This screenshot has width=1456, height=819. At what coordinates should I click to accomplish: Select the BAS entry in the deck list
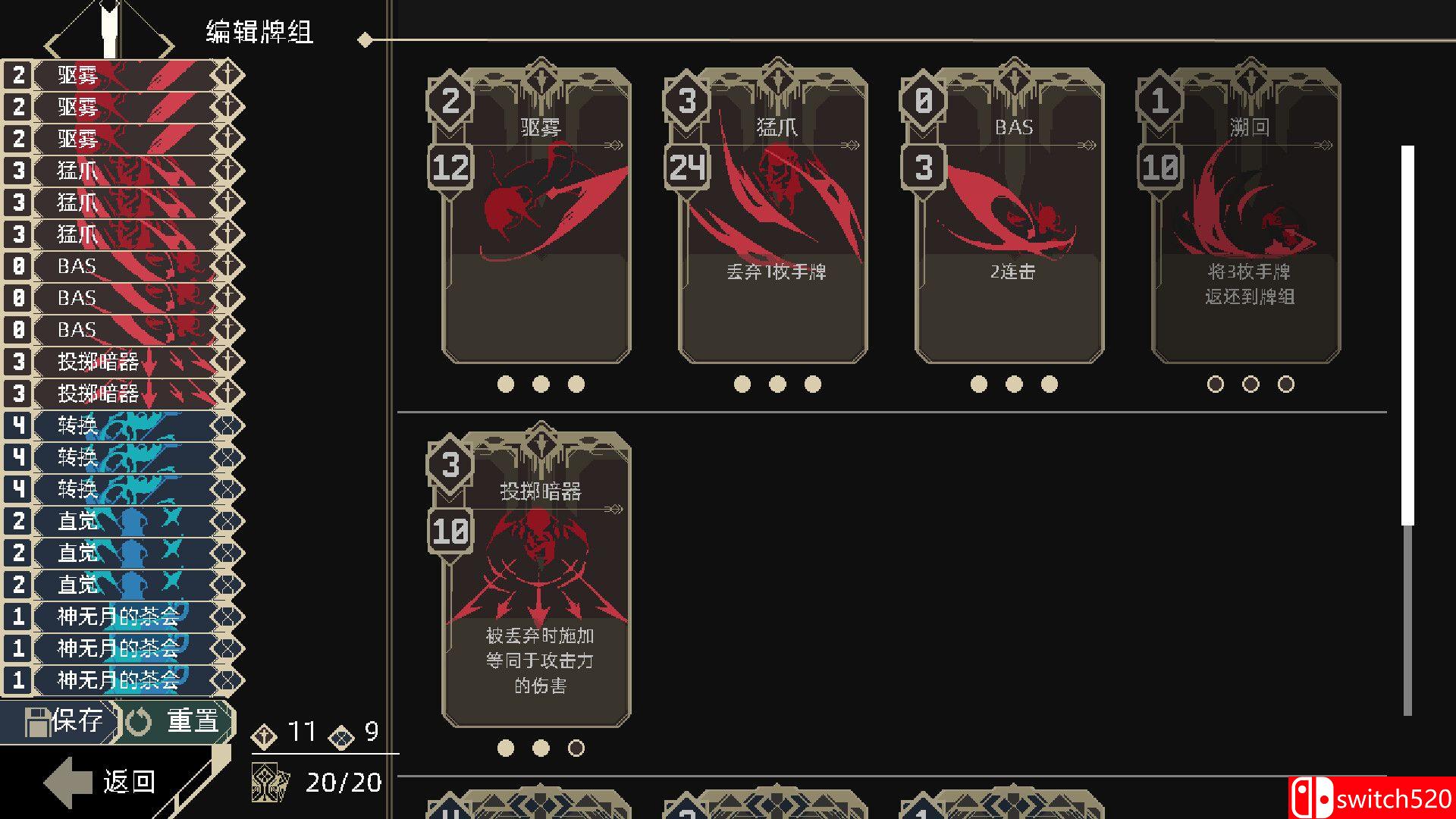click(76, 265)
